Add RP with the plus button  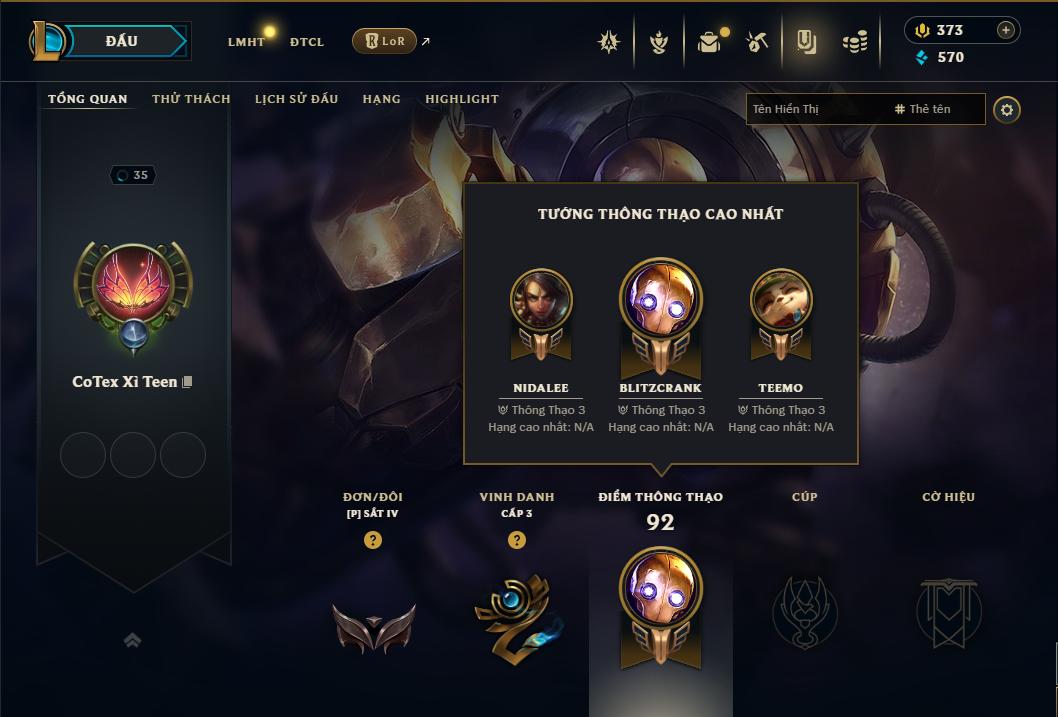1006,30
